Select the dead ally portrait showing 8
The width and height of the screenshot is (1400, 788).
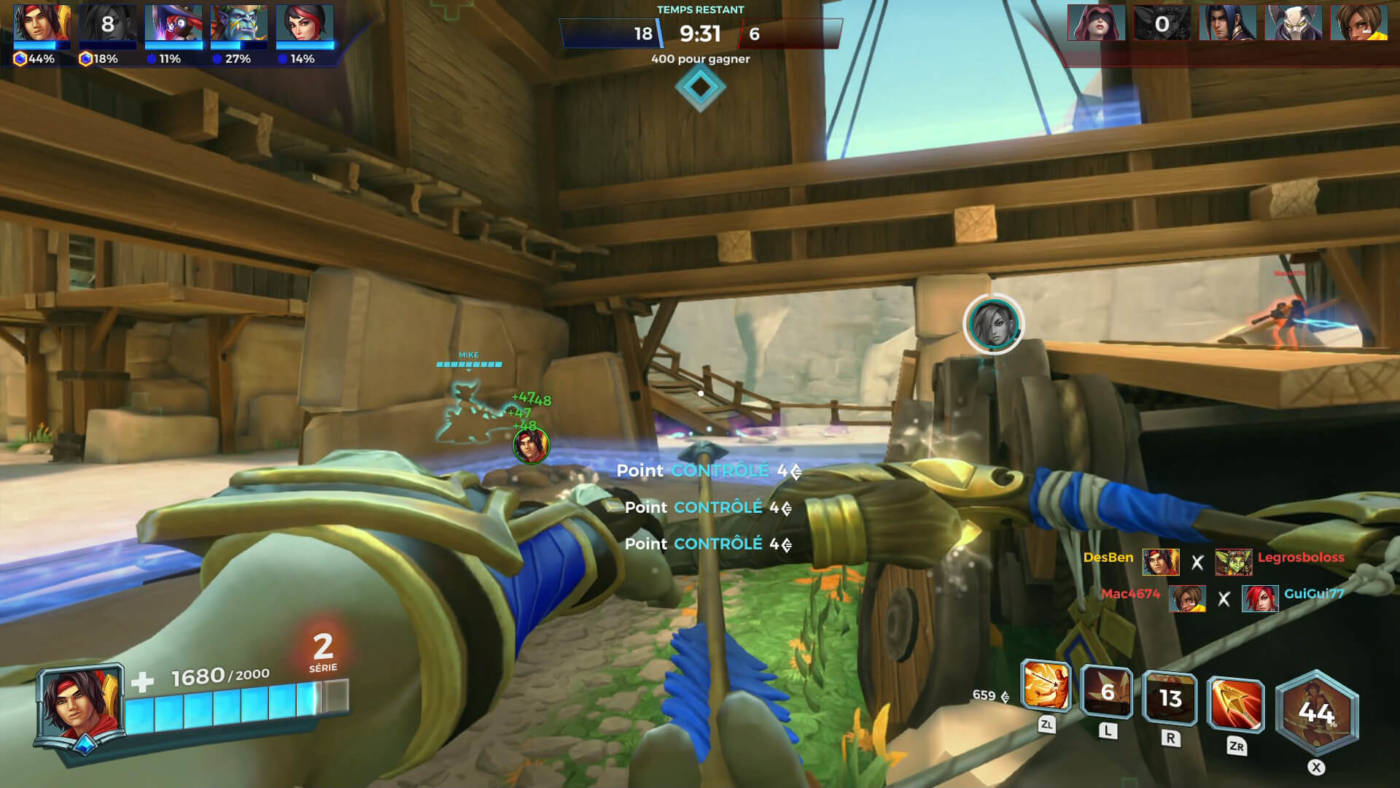pos(108,23)
